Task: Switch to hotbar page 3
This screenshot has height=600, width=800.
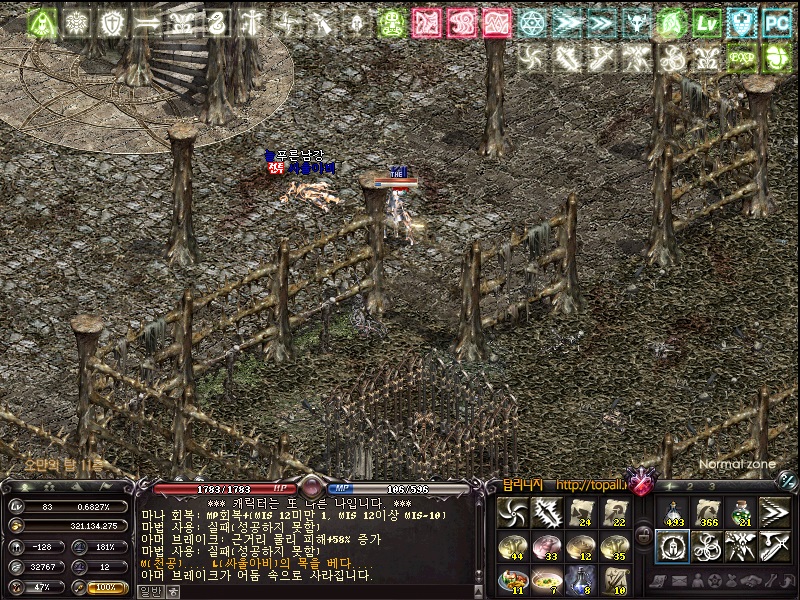Action: pyautogui.click(x=711, y=486)
